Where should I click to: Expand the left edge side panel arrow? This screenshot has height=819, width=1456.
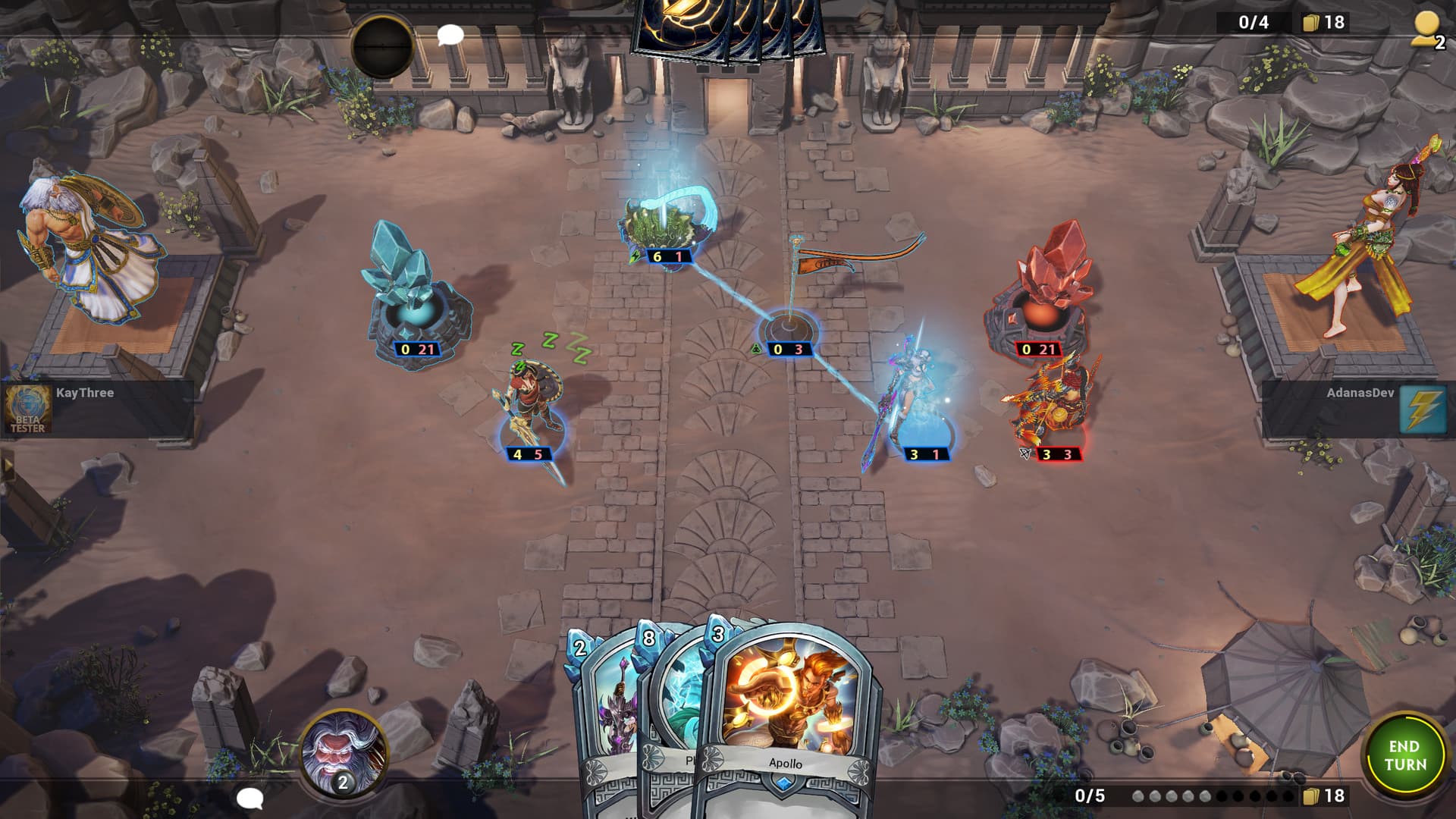pos(8,465)
